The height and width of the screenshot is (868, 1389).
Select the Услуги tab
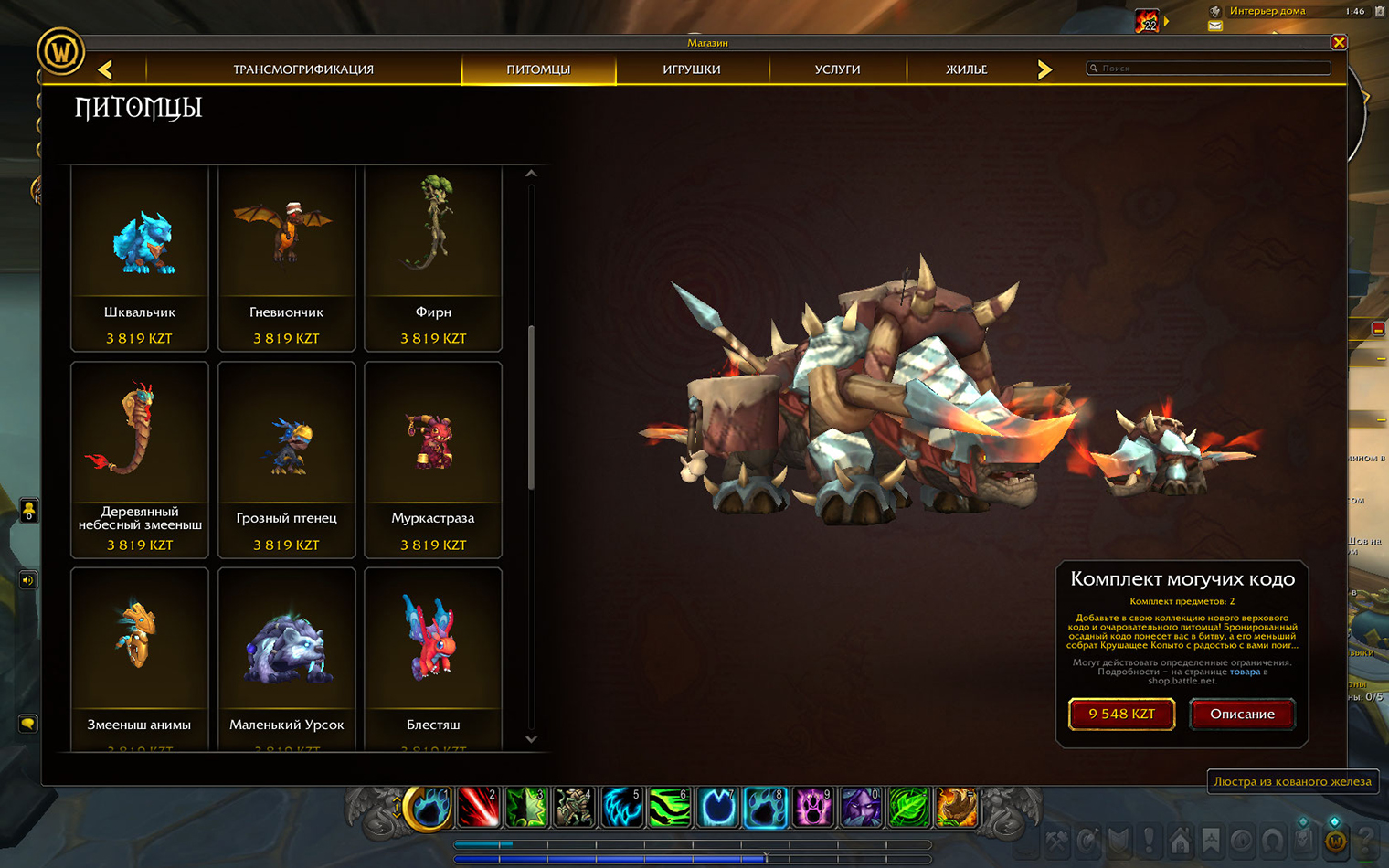coord(837,69)
